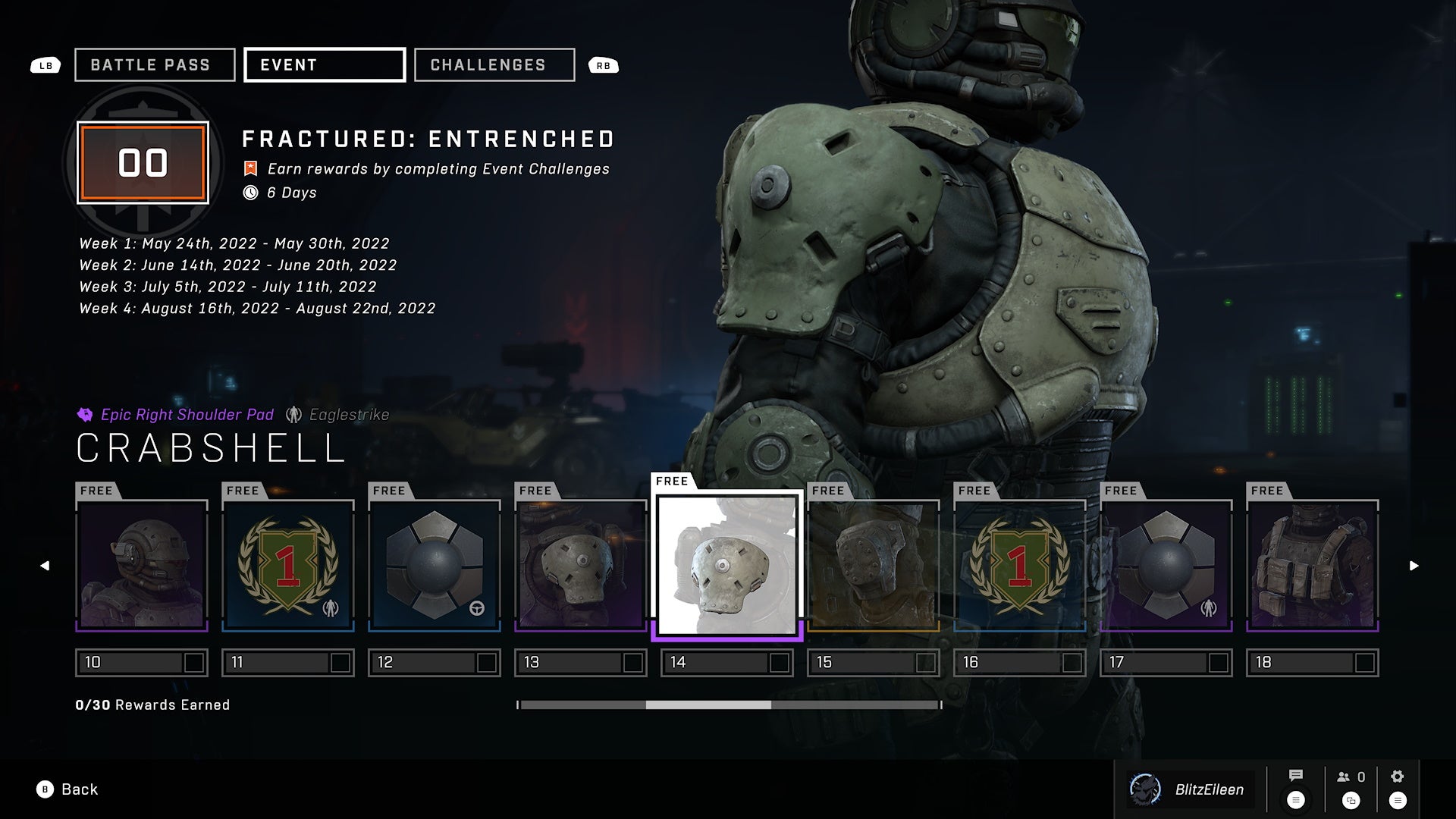Select the tier 13 shoulder pad reward
Screen dimensions: 1456x819
pos(581,566)
